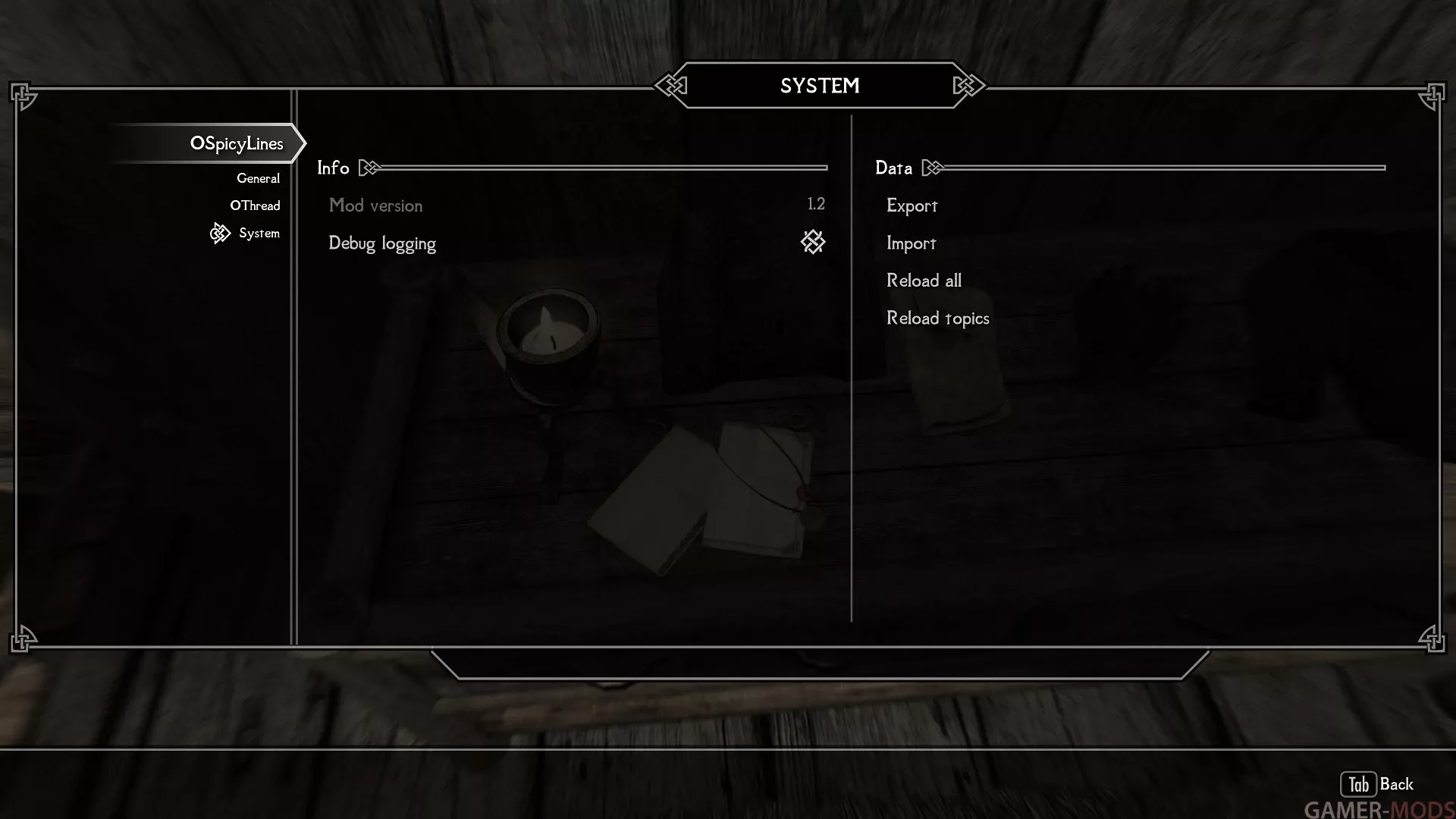Toggle the Debug logging option
1456x819 pixels.
[812, 243]
